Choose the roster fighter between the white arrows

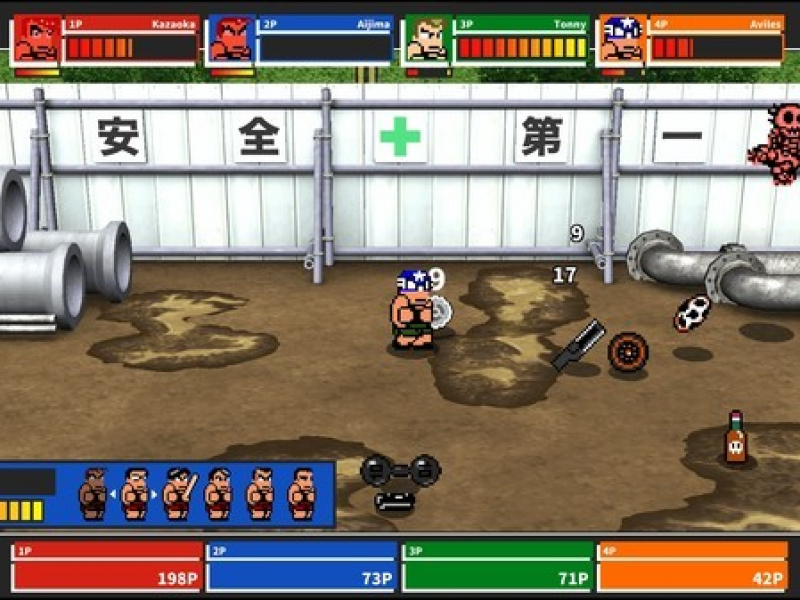[x=135, y=493]
